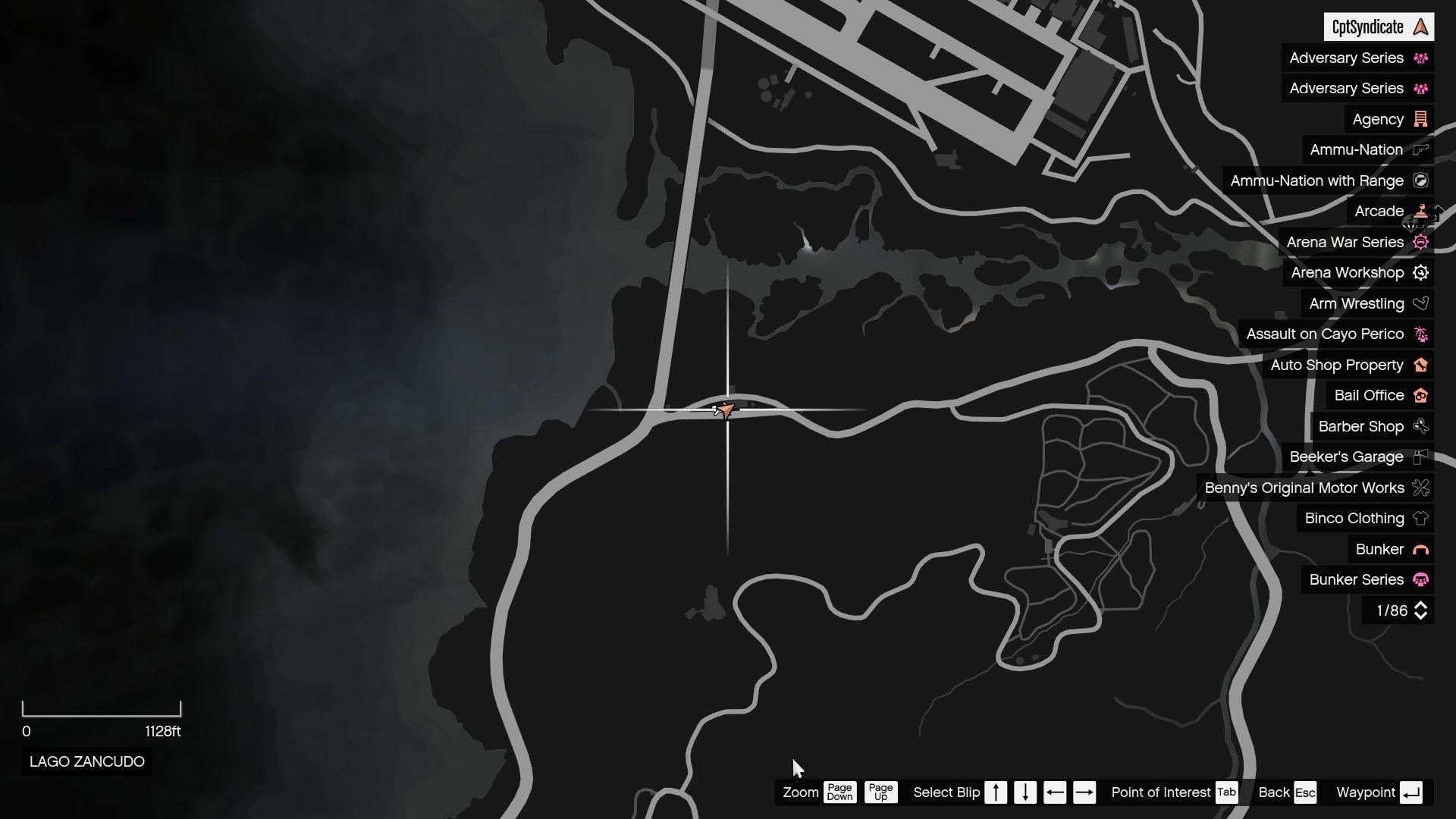Click the player arrow blip on the map
Image resolution: width=1456 pixels, height=819 pixels.
point(726,409)
